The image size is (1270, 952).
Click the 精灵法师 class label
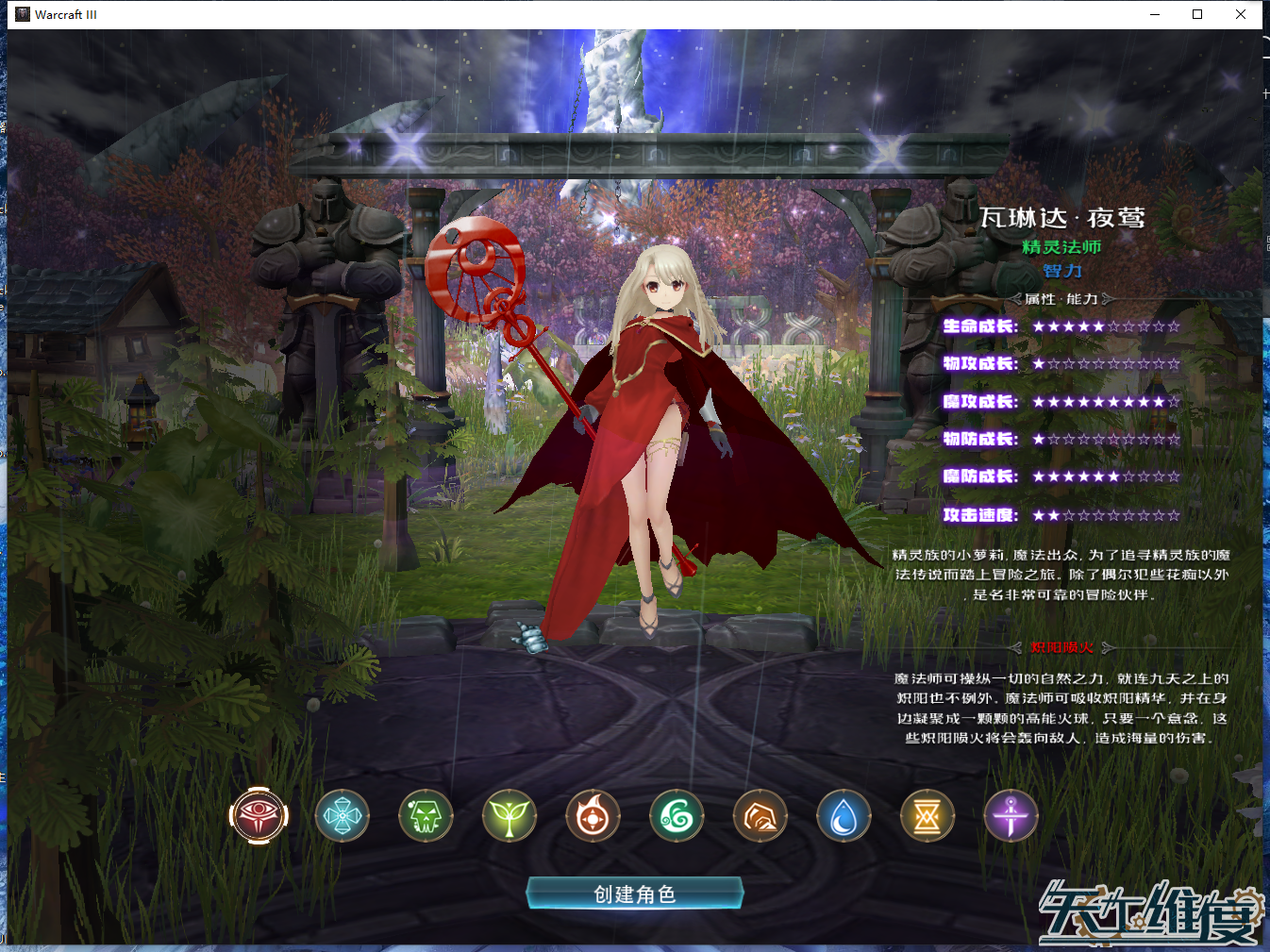click(1062, 246)
